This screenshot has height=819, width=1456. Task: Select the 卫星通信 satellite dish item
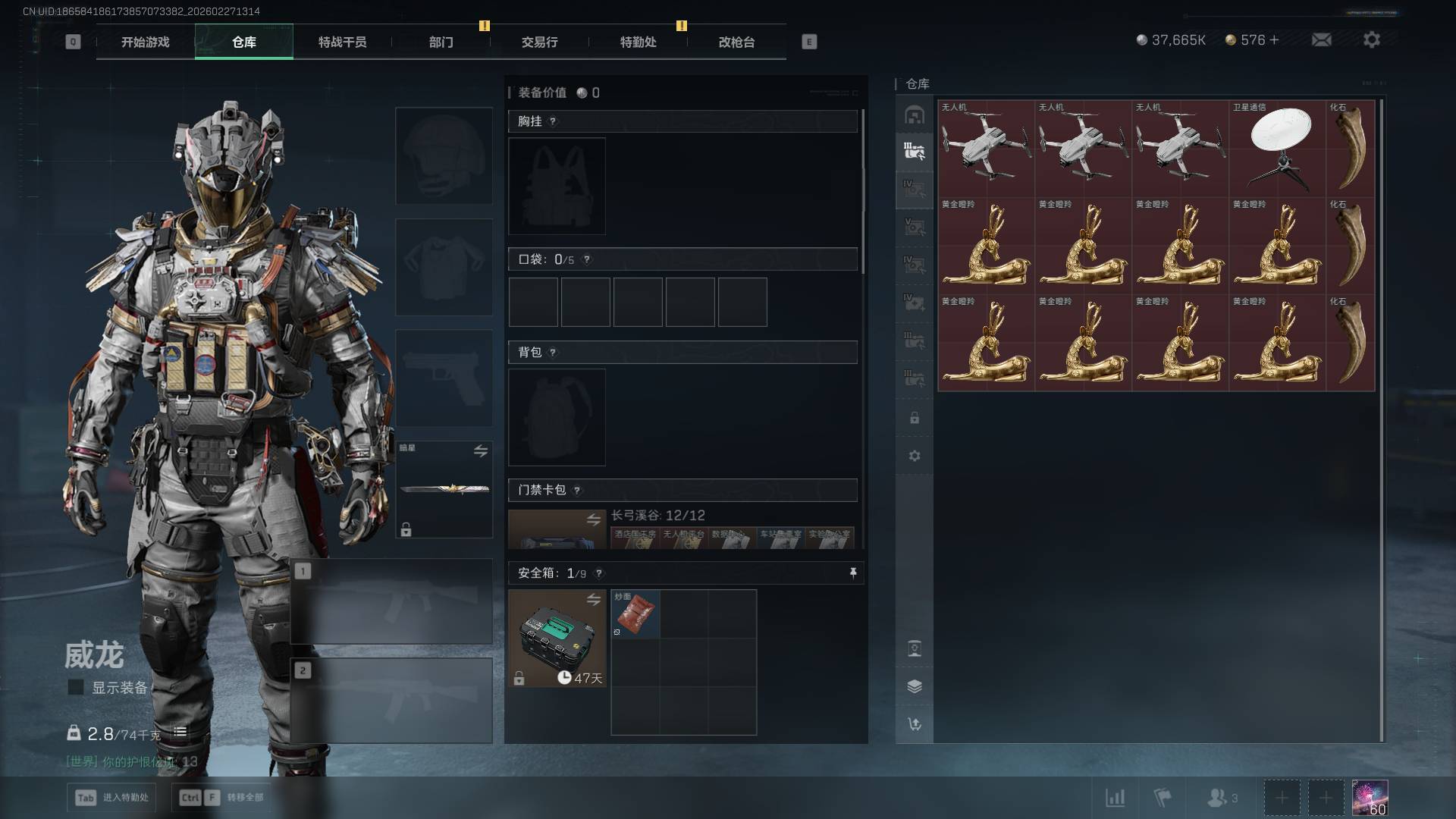point(1278,149)
